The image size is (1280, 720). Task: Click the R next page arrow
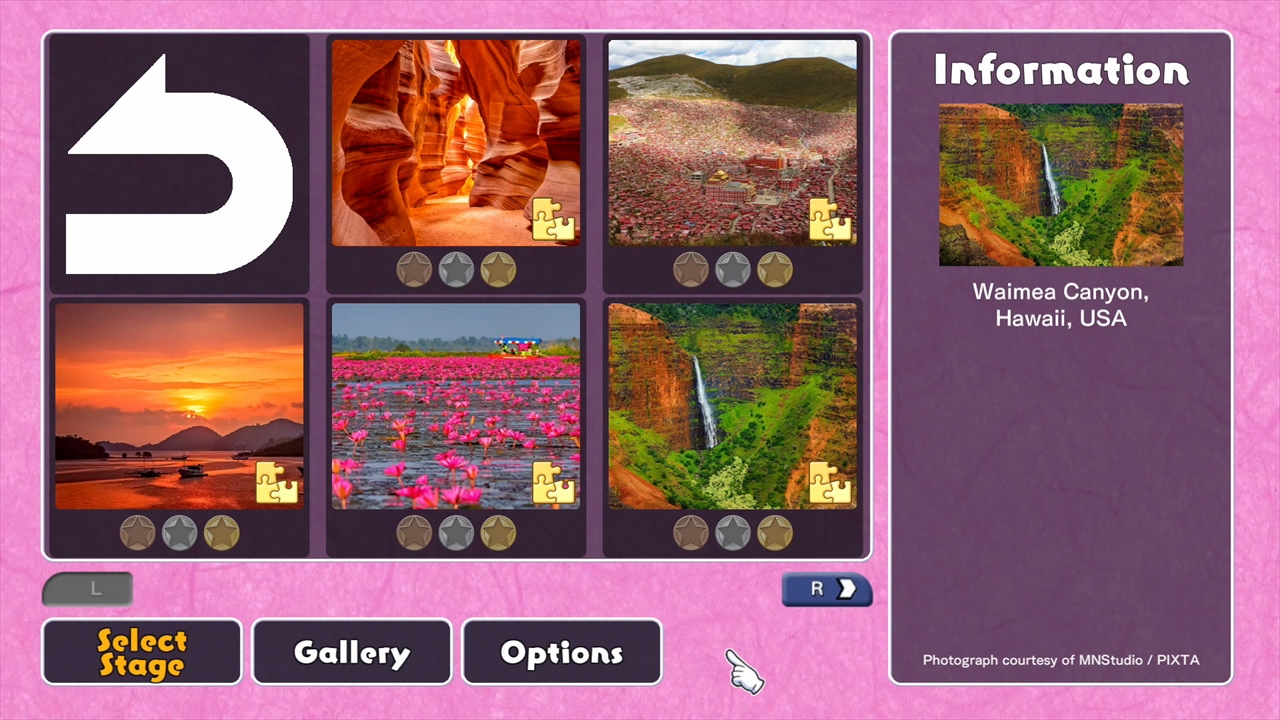[826, 589]
